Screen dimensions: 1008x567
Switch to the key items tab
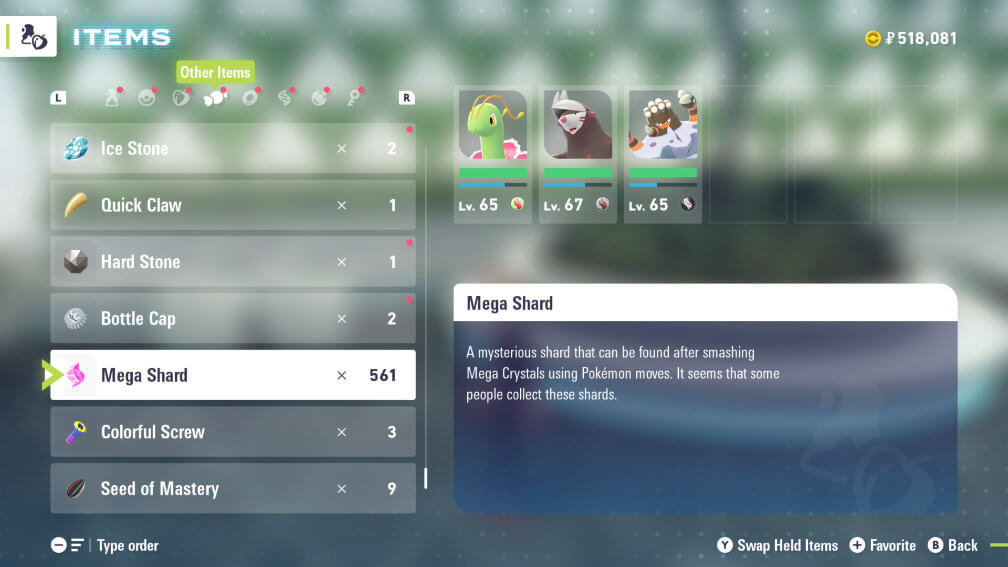click(x=353, y=97)
